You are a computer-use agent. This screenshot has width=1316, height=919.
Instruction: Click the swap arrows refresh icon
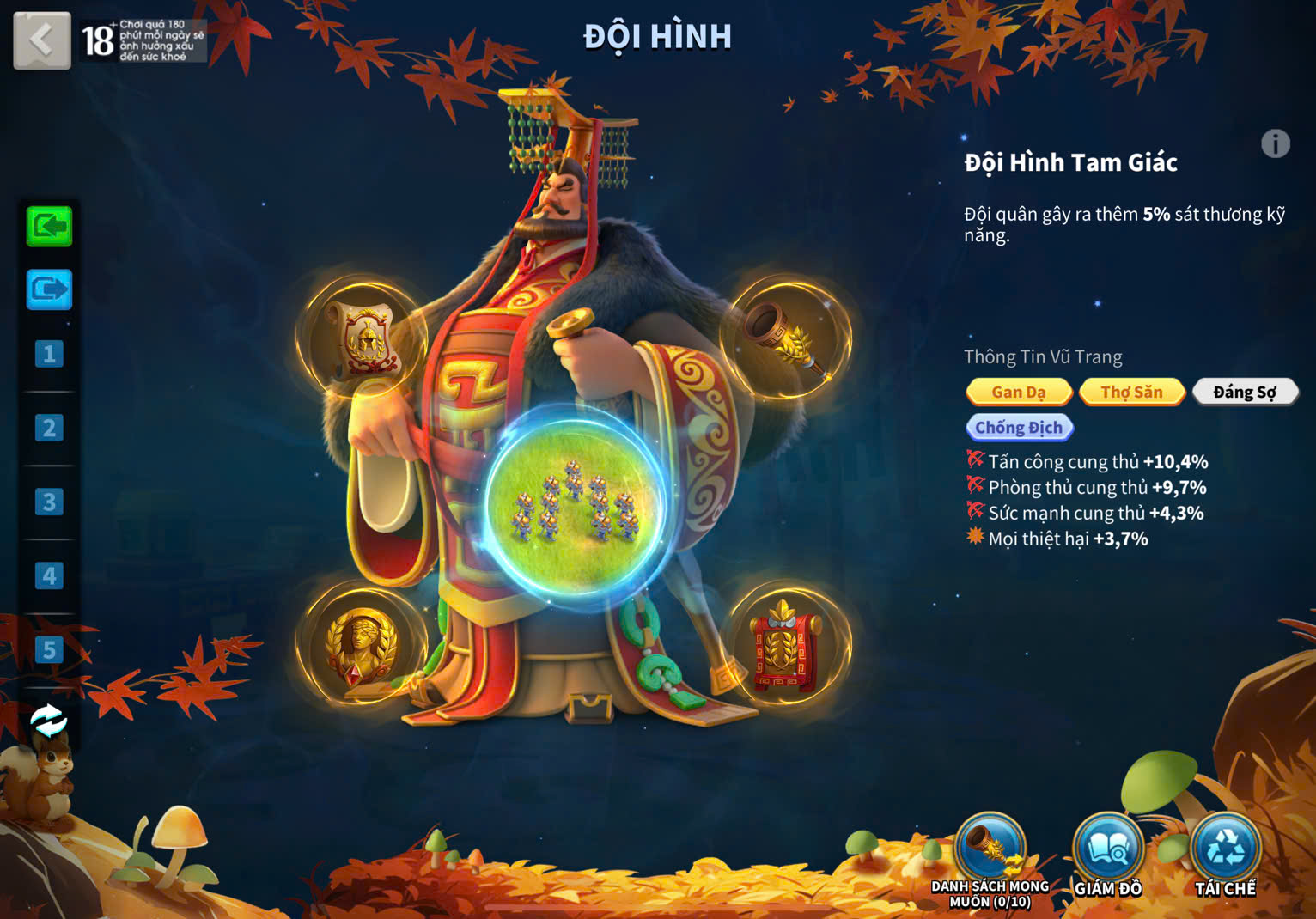click(48, 721)
